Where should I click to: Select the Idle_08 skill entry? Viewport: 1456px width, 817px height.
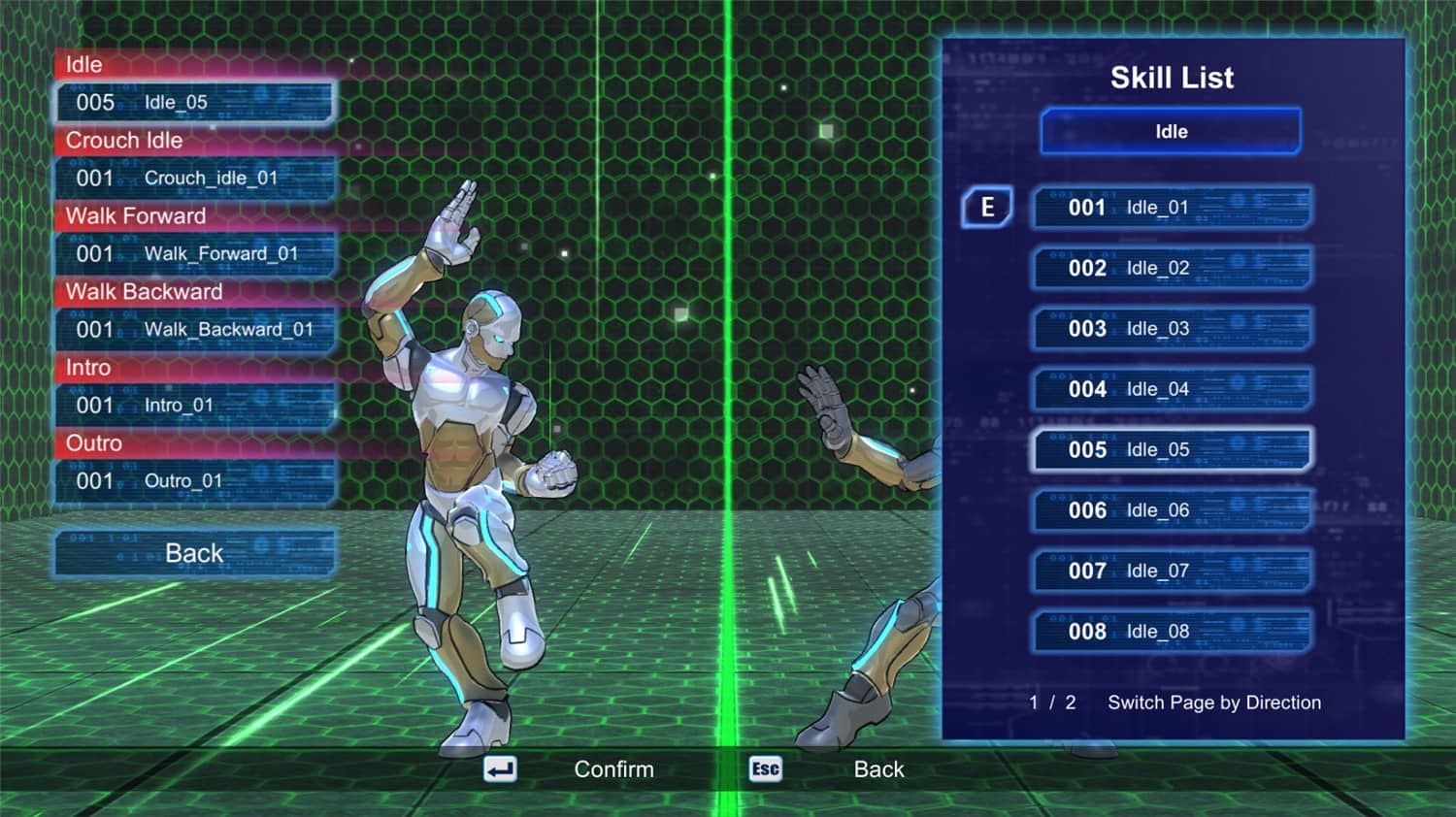point(1170,632)
